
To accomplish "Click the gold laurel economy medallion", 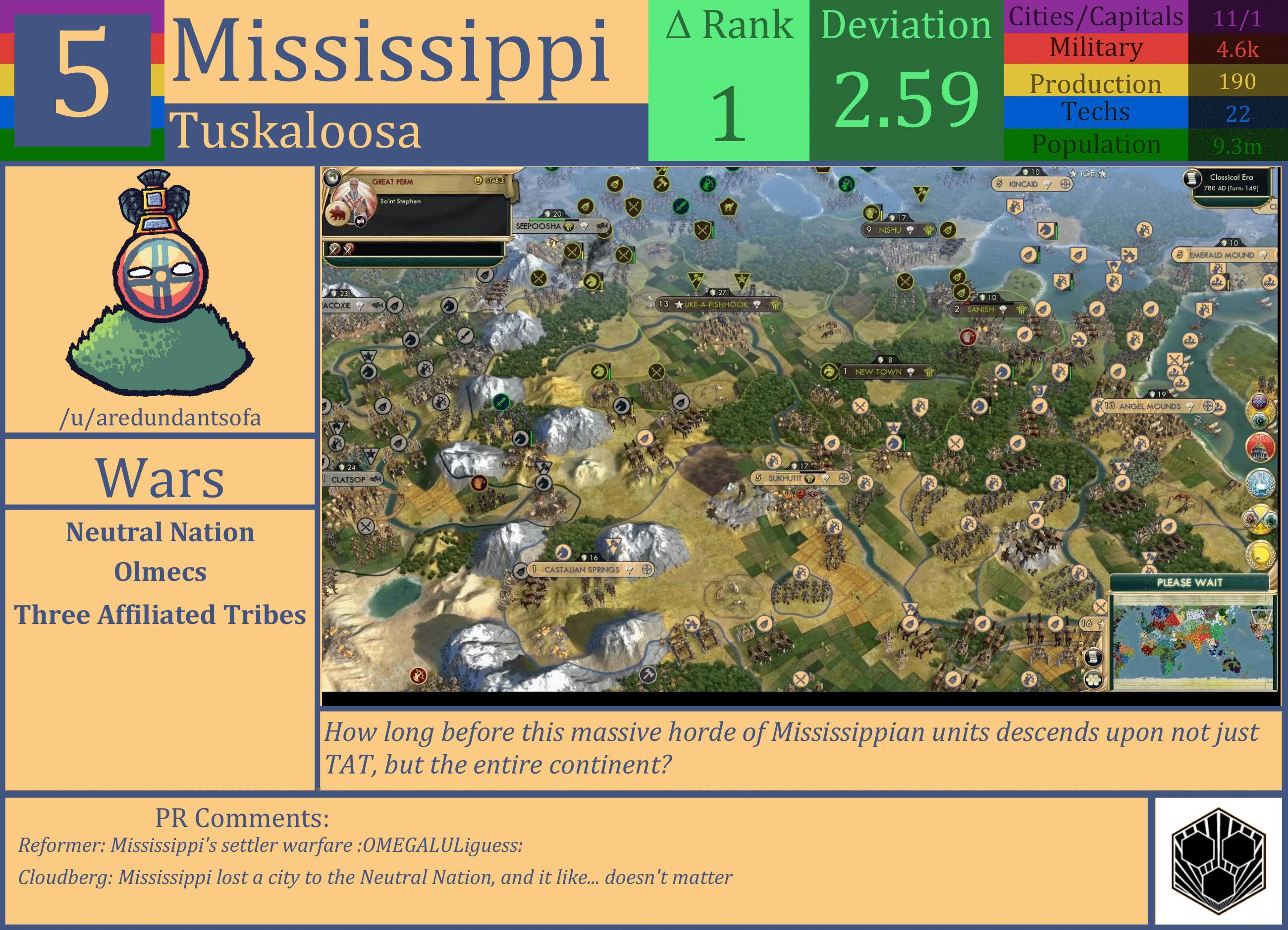I will [1260, 554].
